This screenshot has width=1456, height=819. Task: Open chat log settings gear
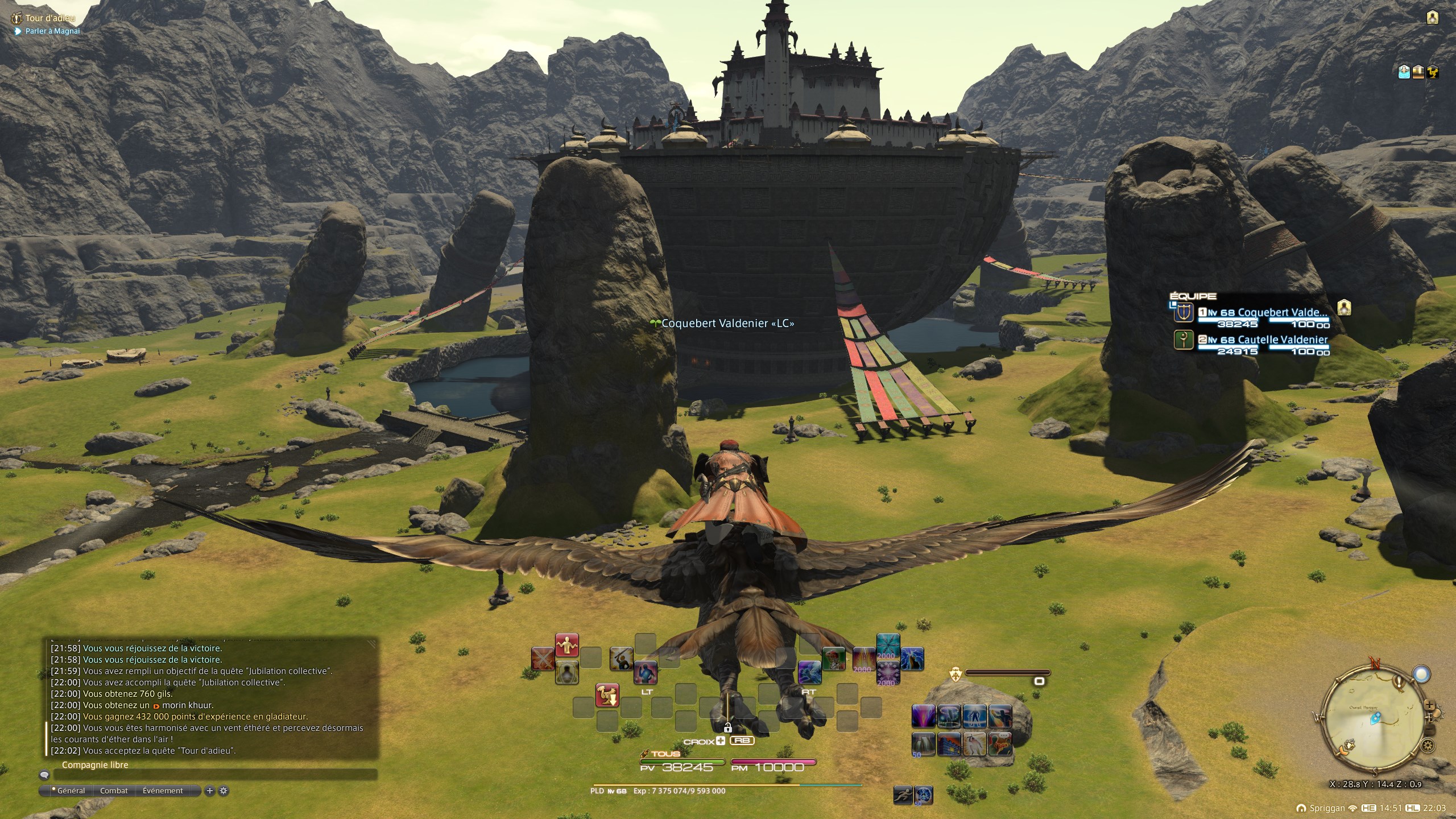[224, 791]
